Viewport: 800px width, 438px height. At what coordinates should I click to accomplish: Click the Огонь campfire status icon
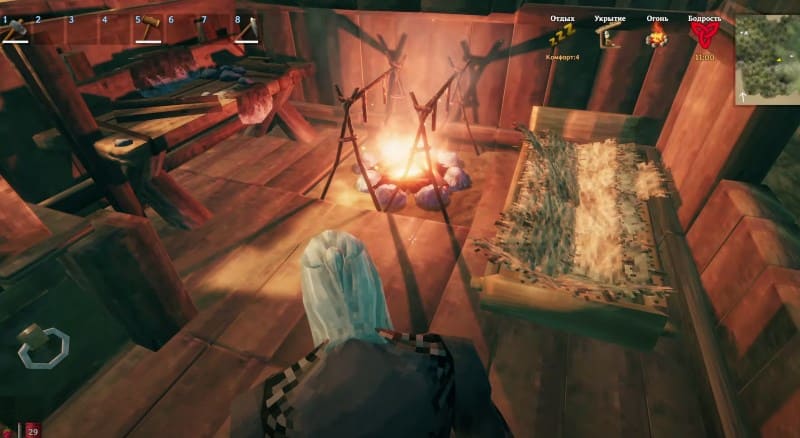pyautogui.click(x=656, y=38)
